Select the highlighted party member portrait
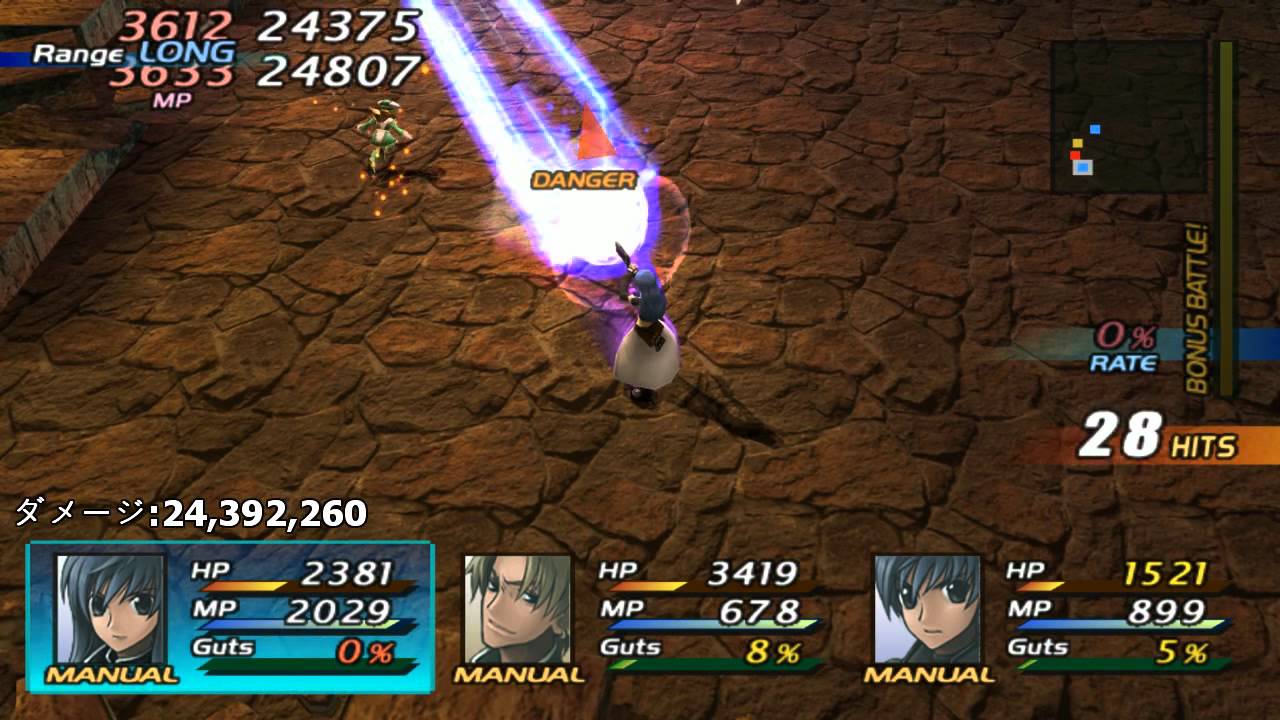This screenshot has width=1280, height=720. tap(110, 610)
